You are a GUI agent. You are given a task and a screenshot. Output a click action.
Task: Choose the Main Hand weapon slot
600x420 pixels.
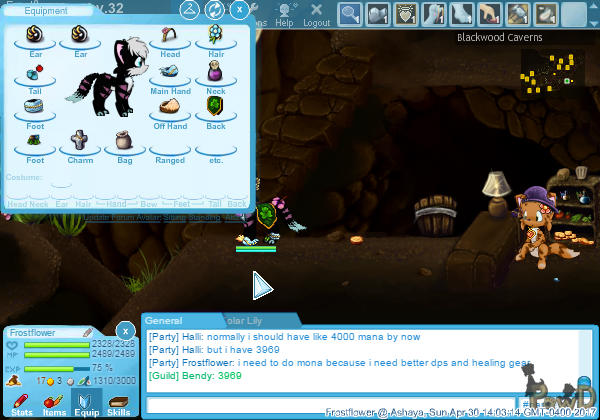coord(169,76)
